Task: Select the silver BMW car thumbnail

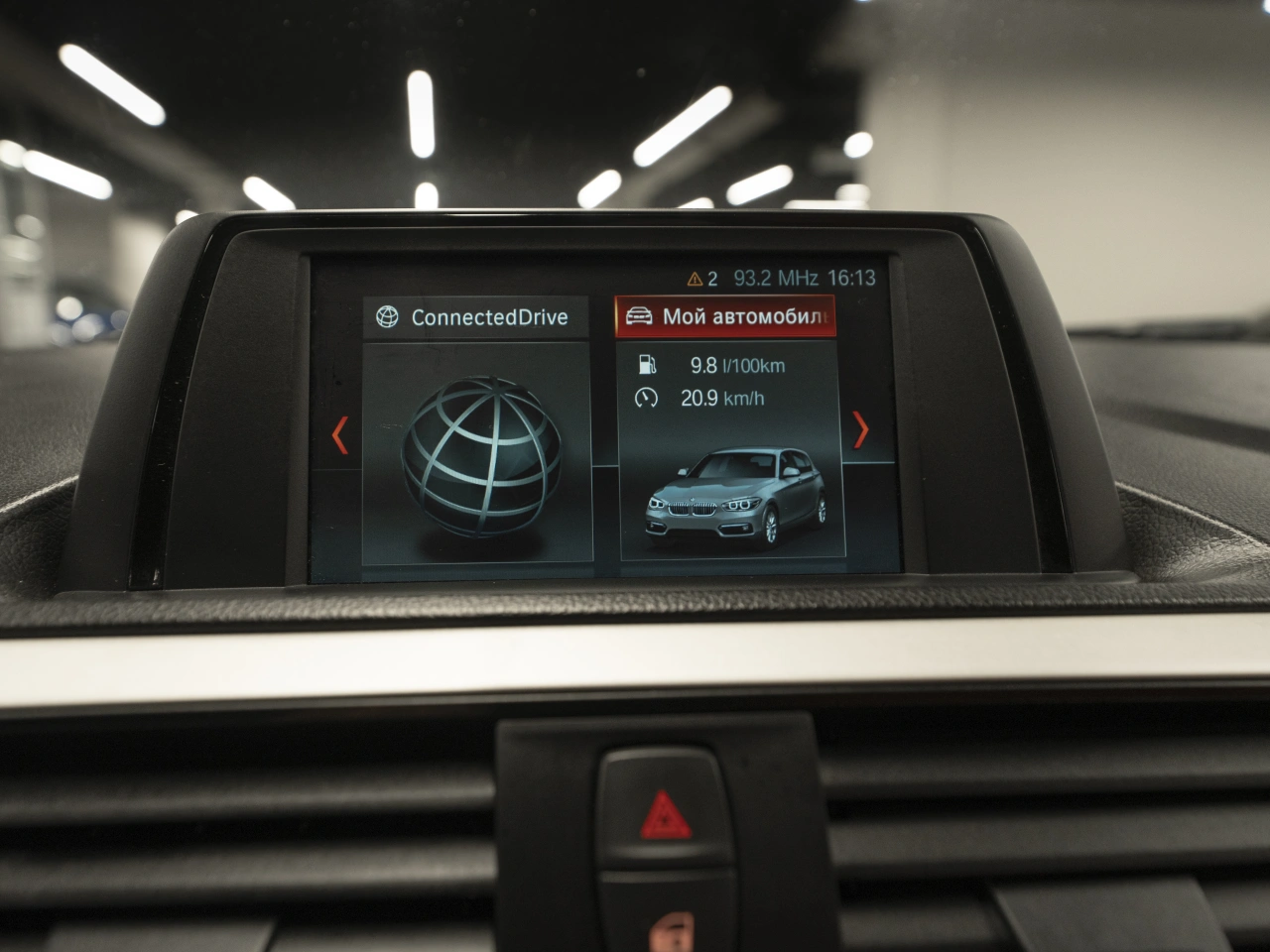Action: pos(734,497)
